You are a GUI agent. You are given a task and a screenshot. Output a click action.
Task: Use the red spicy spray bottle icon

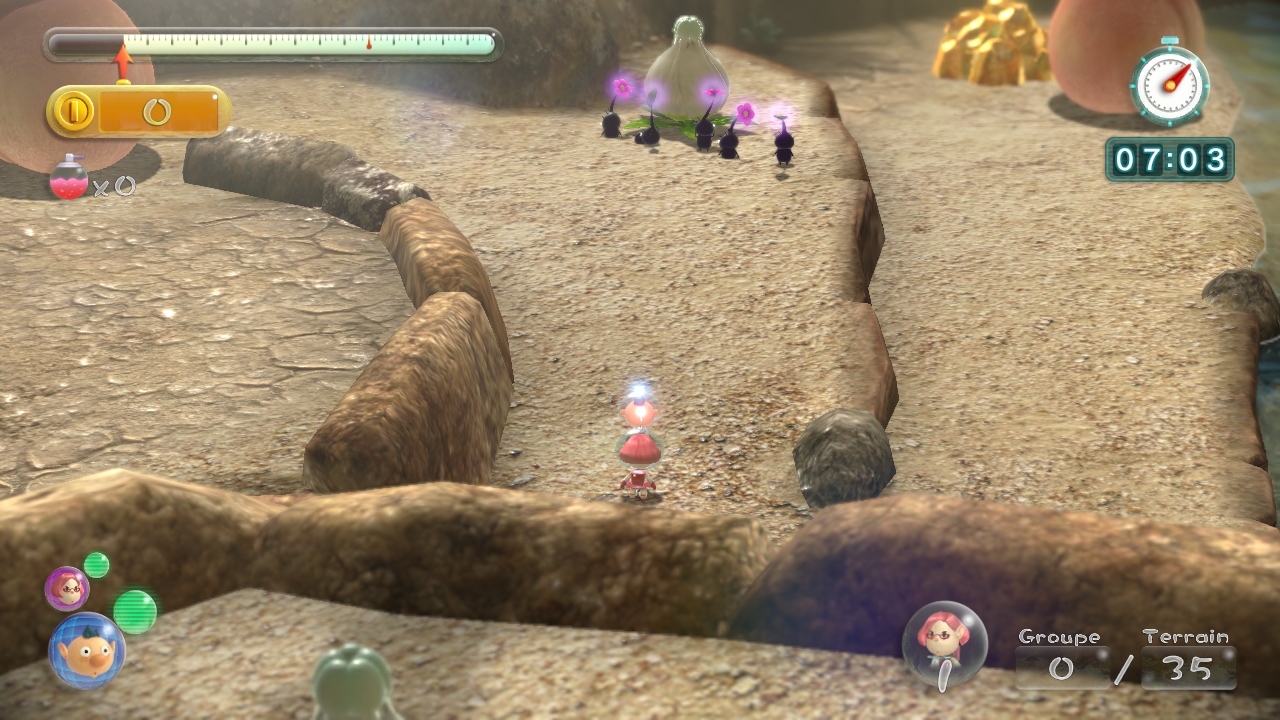pyautogui.click(x=69, y=178)
